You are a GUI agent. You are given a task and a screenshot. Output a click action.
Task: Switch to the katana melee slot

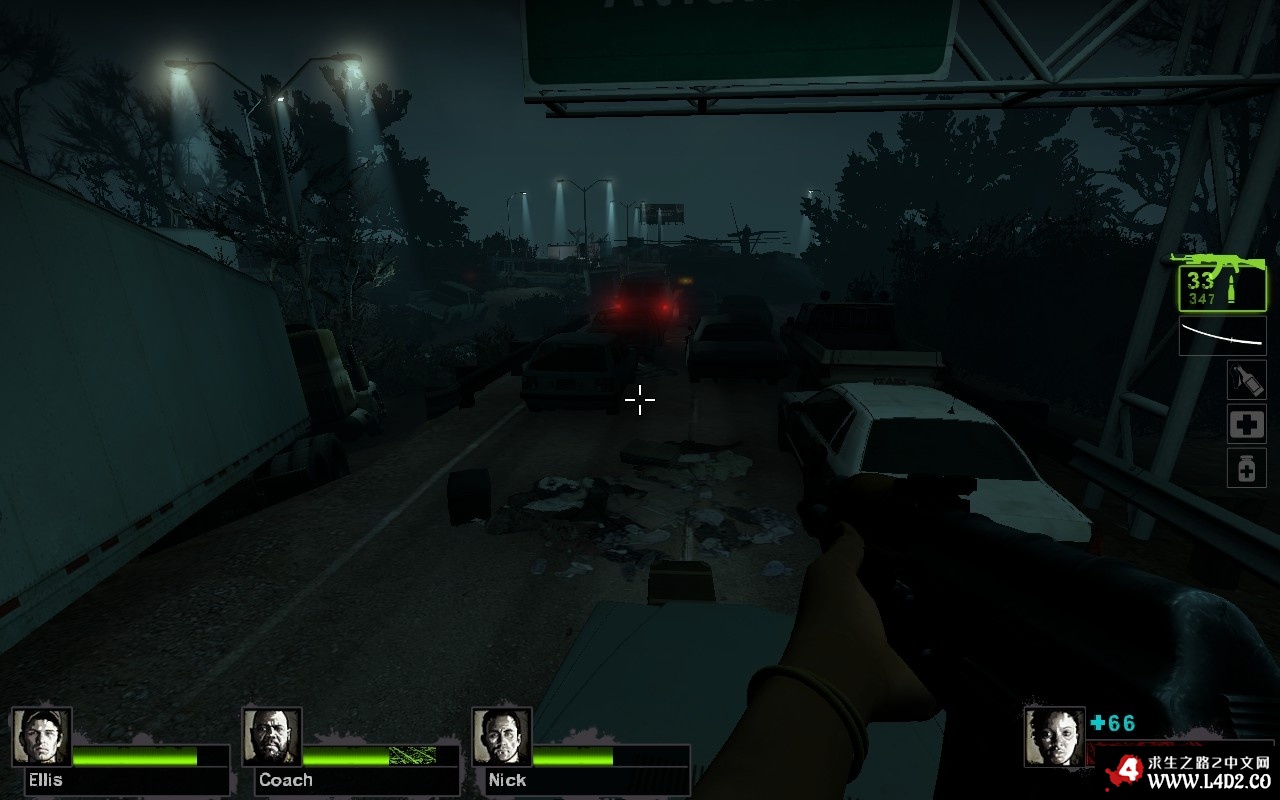[x=1222, y=336]
